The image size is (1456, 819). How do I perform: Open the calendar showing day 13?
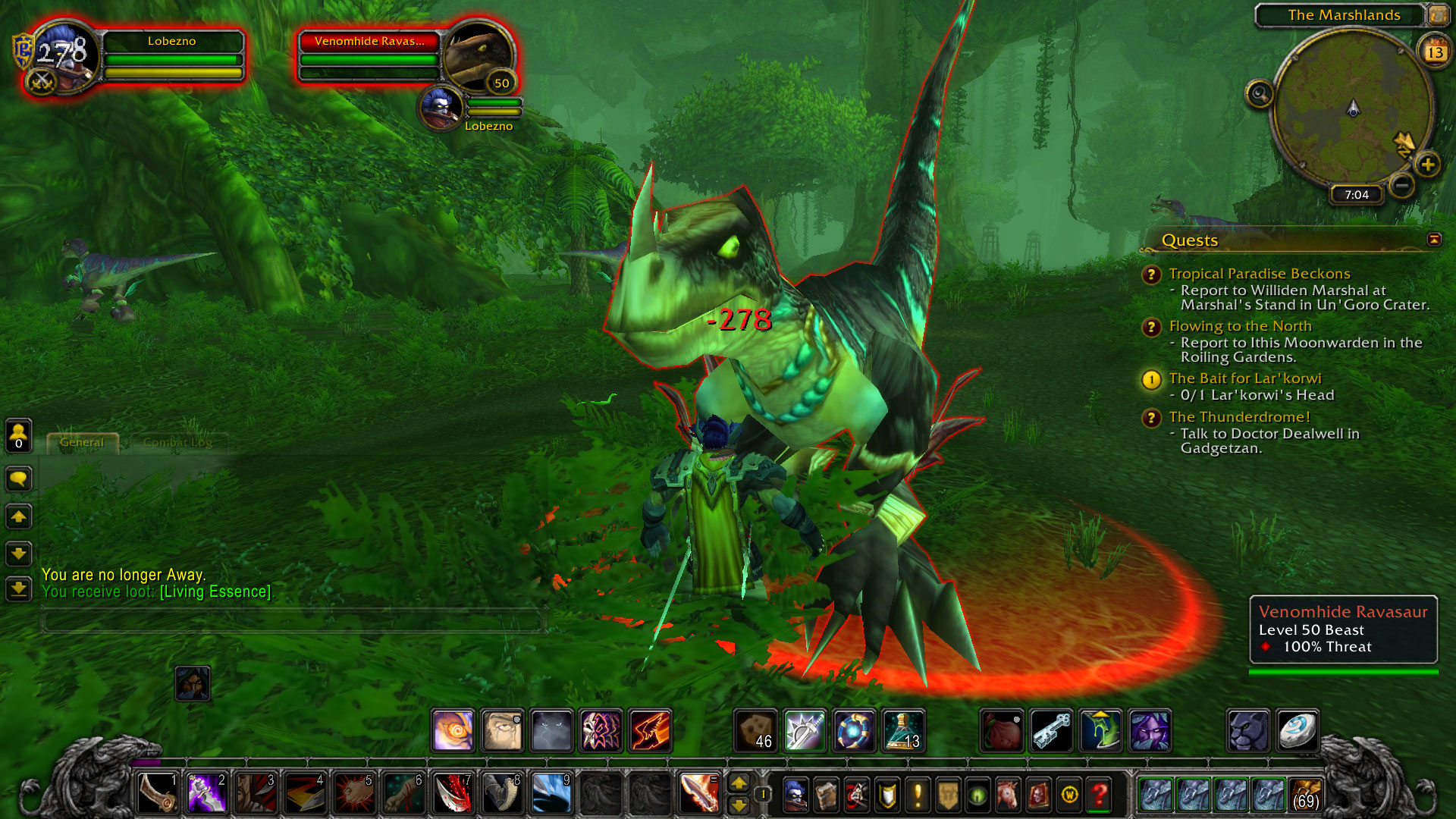pyautogui.click(x=1434, y=52)
